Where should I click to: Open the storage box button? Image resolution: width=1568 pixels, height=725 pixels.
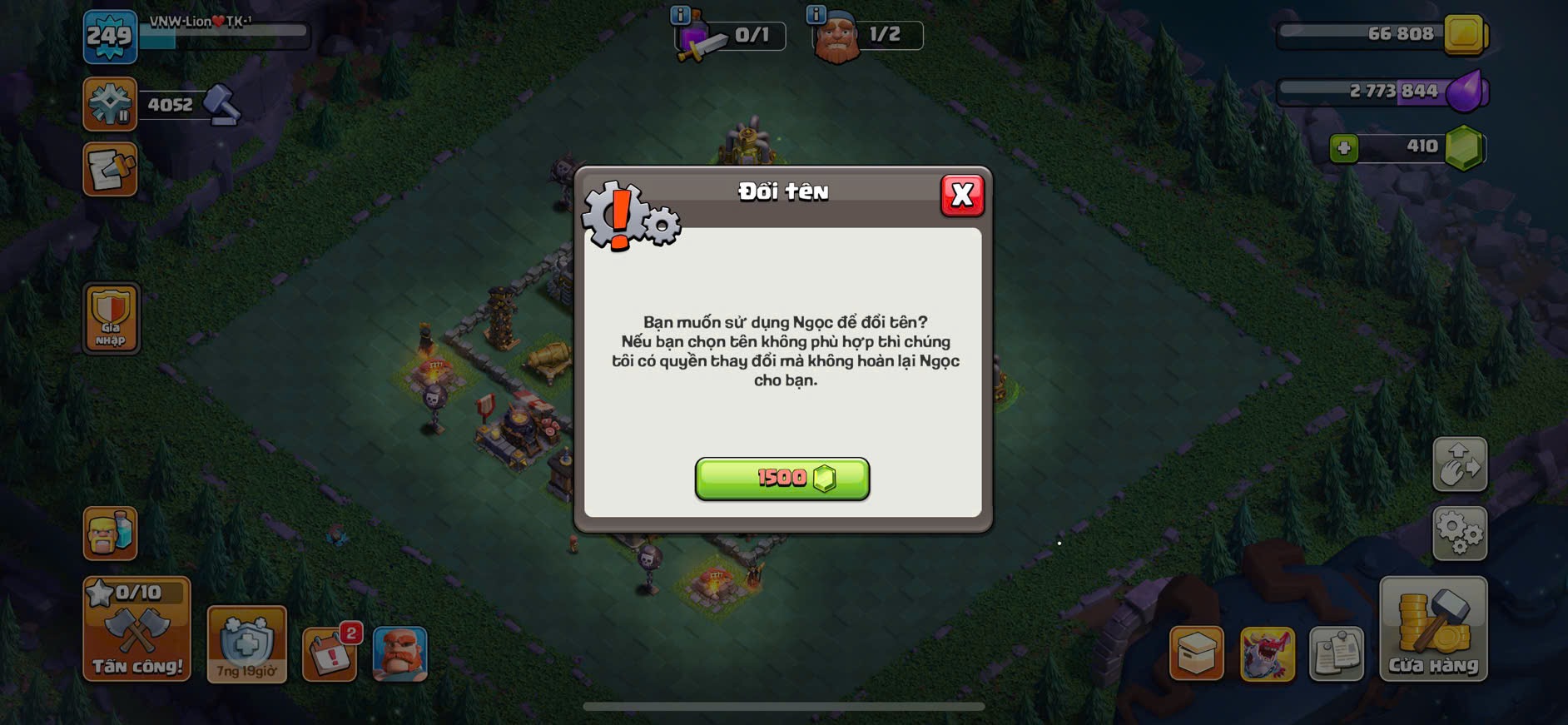1196,653
